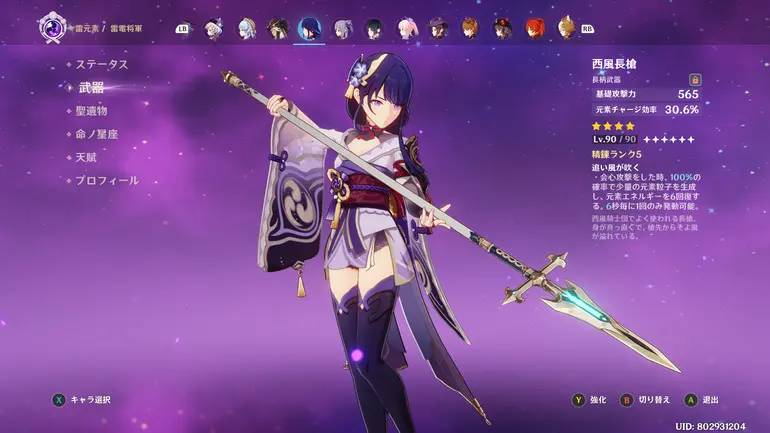Switch to the pink-haired character portrait
Screen dimensions: 770x433
click(x=405, y=28)
